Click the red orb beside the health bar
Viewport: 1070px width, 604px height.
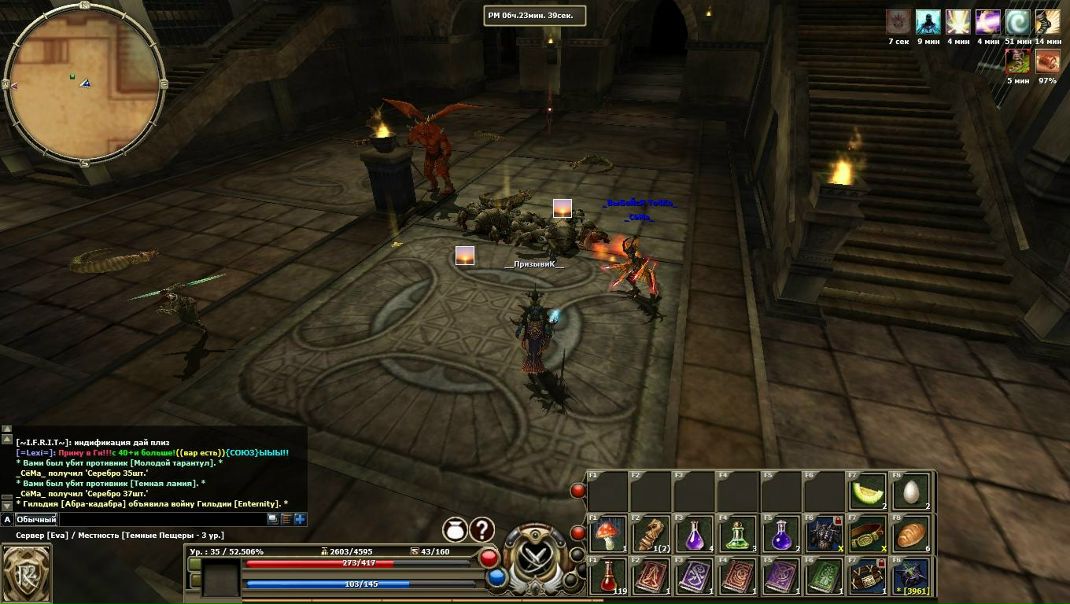click(489, 557)
